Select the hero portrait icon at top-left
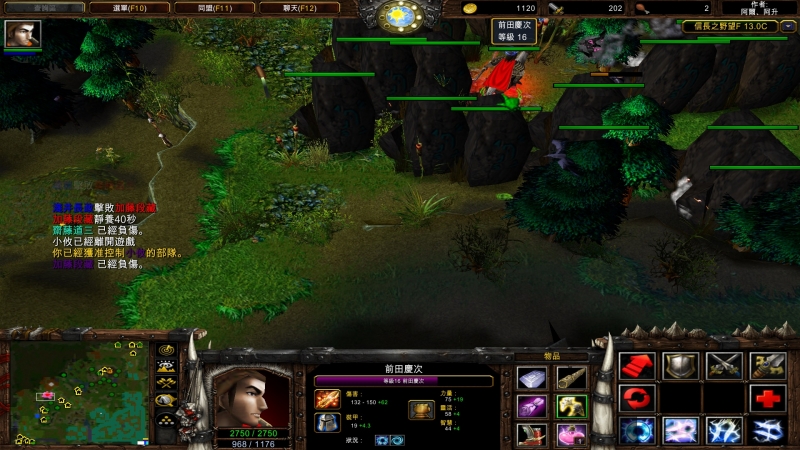The image size is (800, 450). point(22,34)
